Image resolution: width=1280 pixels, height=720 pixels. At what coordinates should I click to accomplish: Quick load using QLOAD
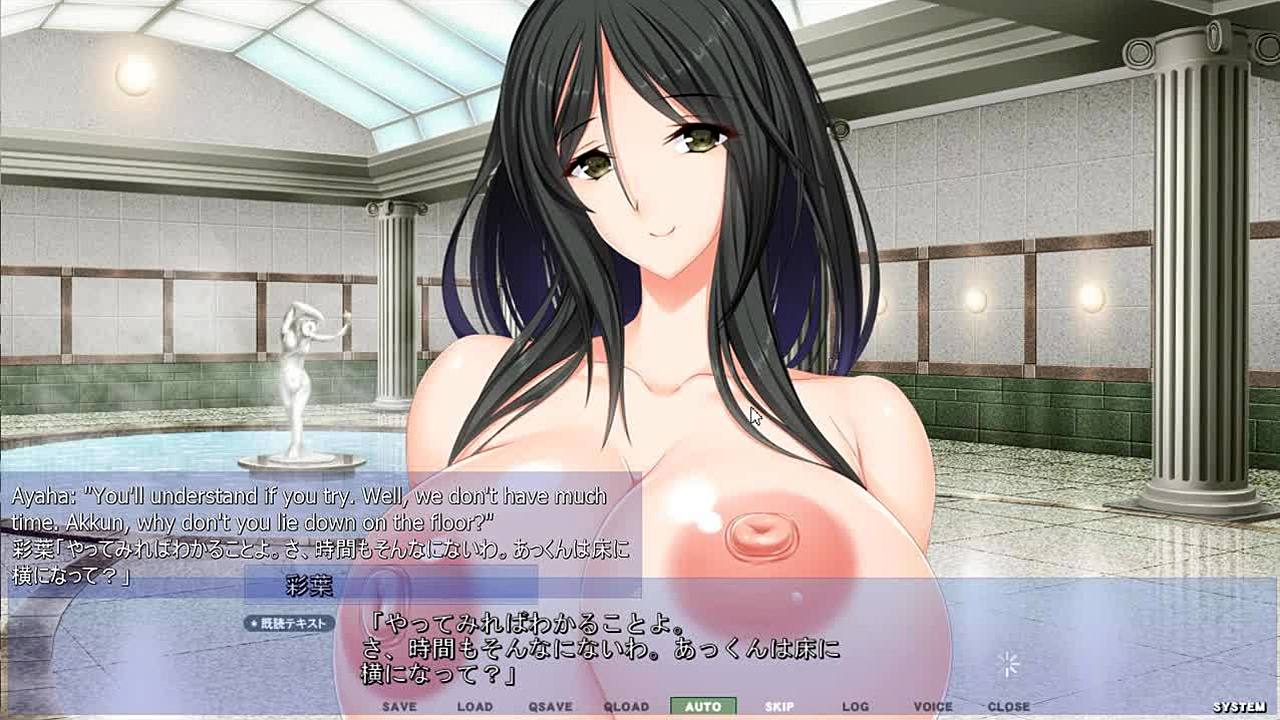point(626,706)
